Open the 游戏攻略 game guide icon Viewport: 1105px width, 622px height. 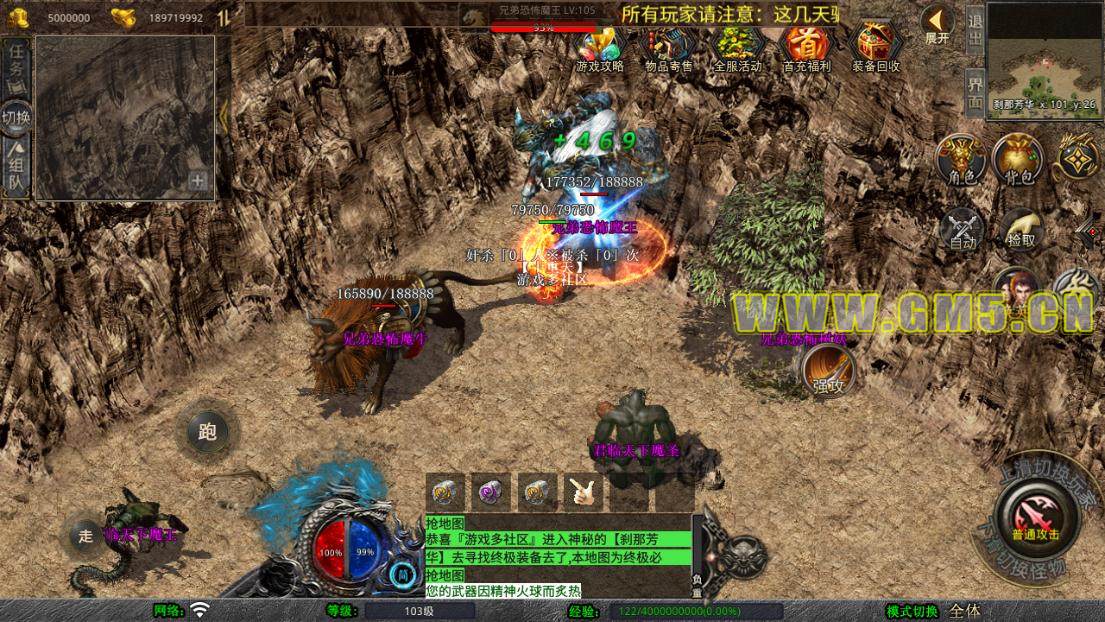click(600, 47)
